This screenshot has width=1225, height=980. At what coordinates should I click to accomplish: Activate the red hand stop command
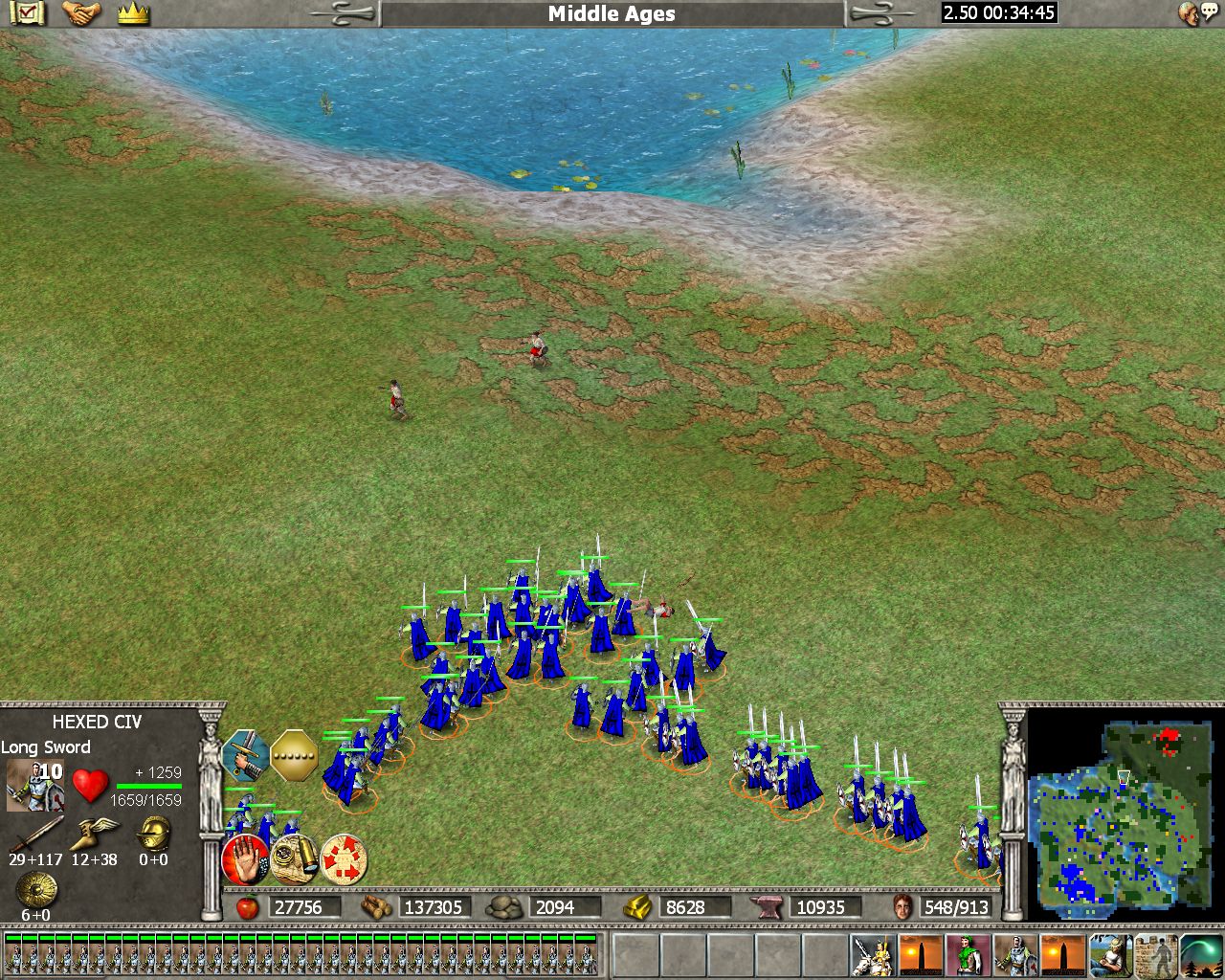click(245, 858)
